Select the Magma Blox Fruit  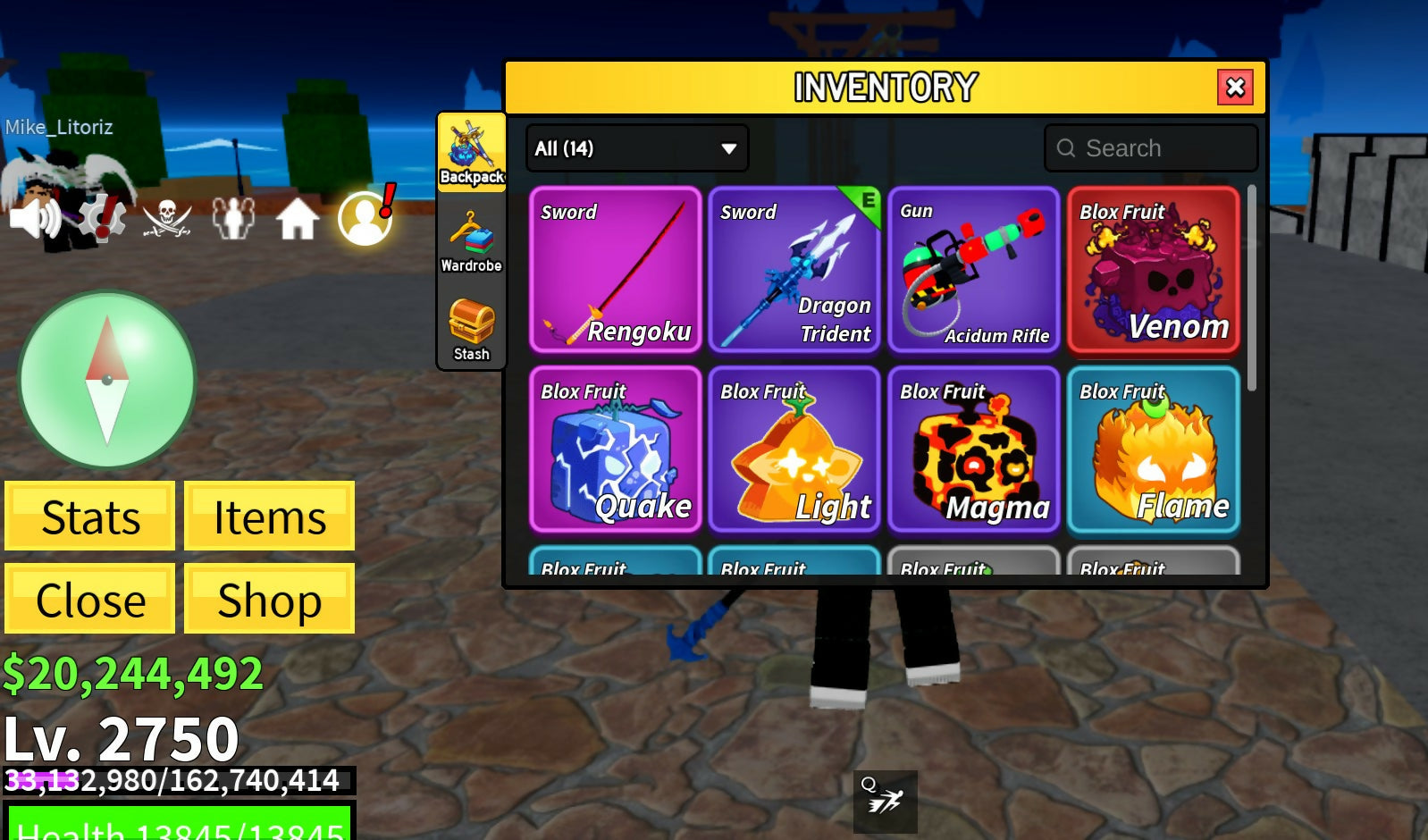point(974,449)
